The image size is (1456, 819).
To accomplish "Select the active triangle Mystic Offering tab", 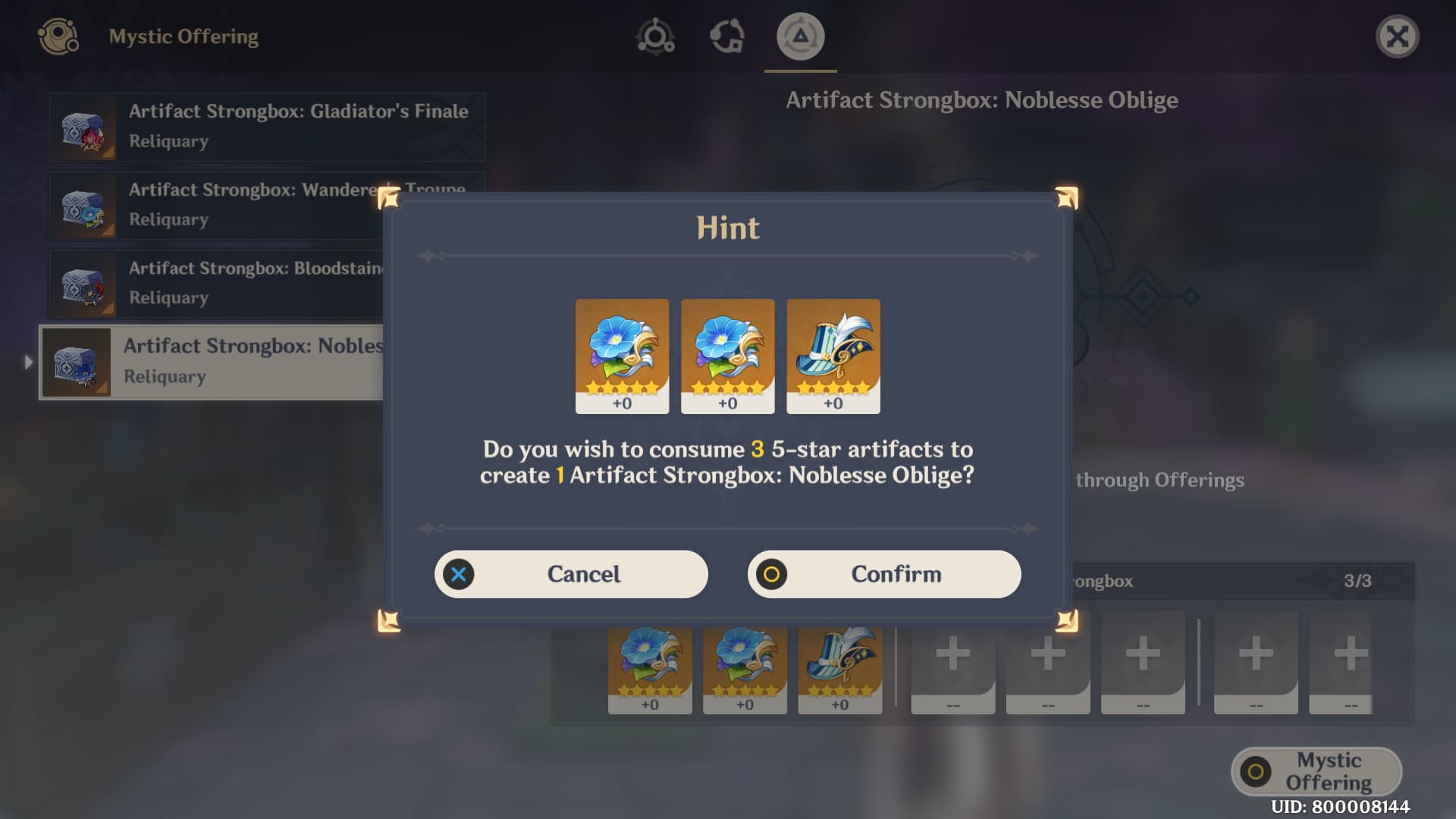I will point(800,36).
